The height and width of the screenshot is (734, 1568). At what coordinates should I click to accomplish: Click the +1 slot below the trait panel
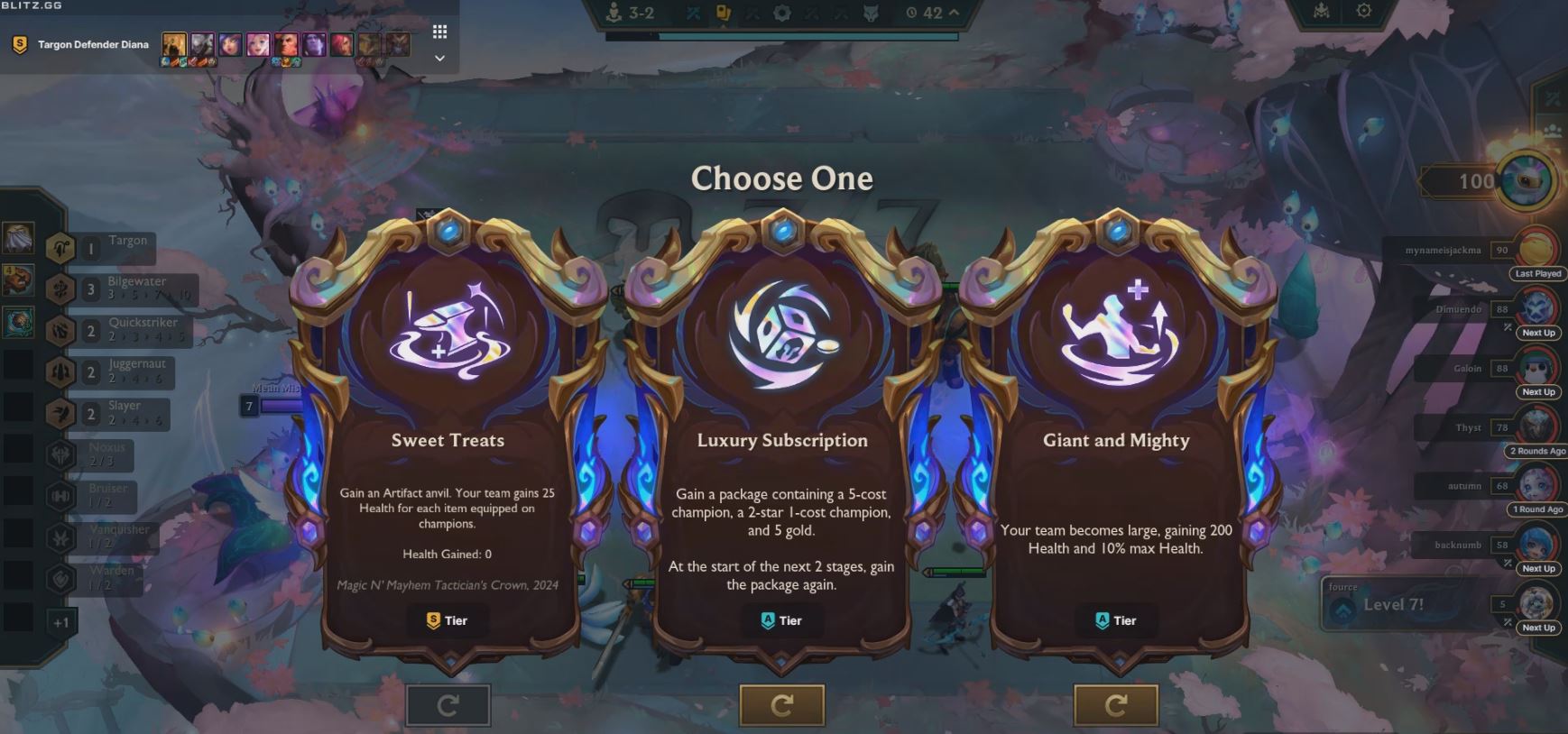[60, 622]
